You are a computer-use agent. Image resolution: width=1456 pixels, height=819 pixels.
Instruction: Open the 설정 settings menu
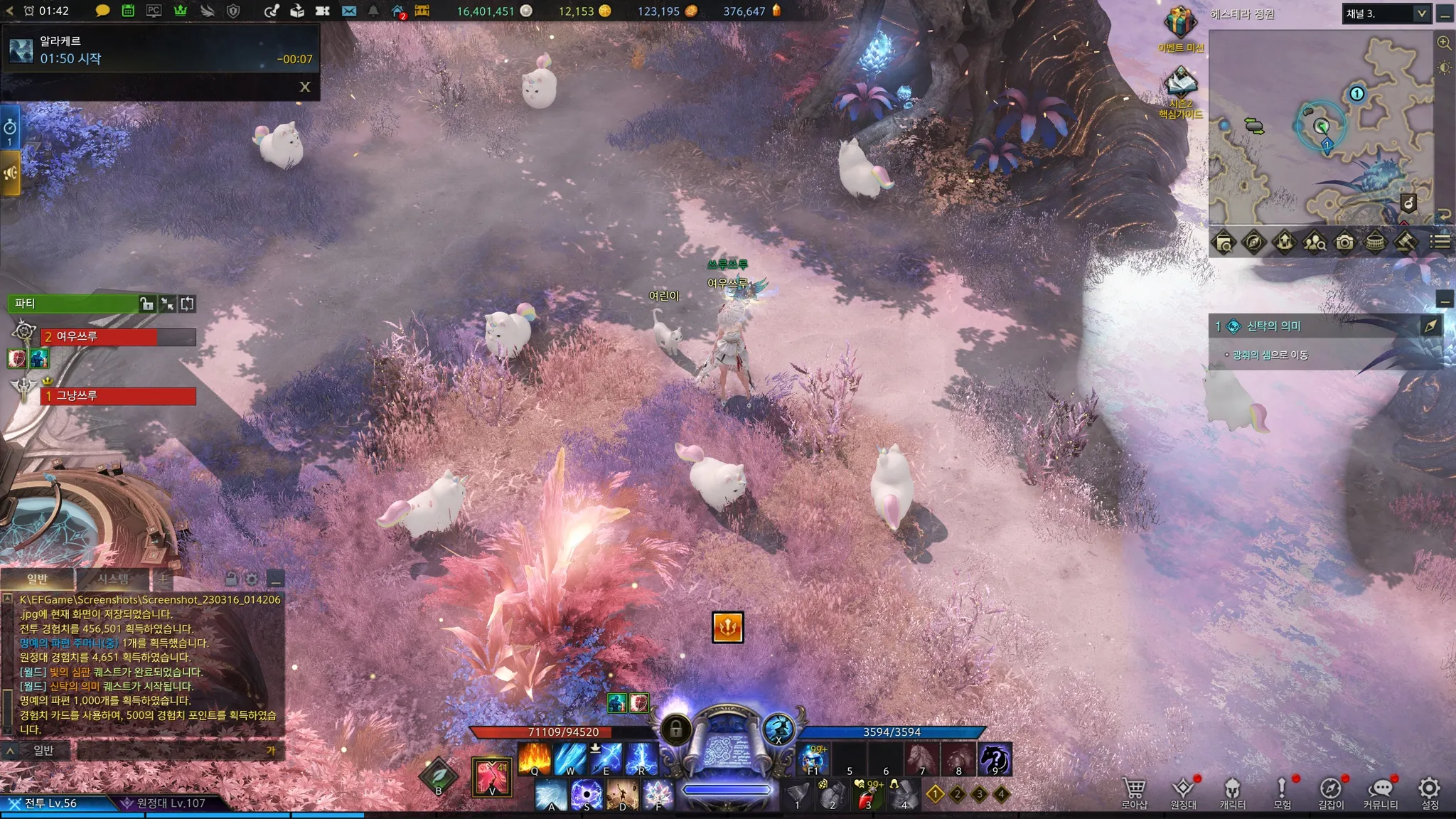click(x=1429, y=792)
